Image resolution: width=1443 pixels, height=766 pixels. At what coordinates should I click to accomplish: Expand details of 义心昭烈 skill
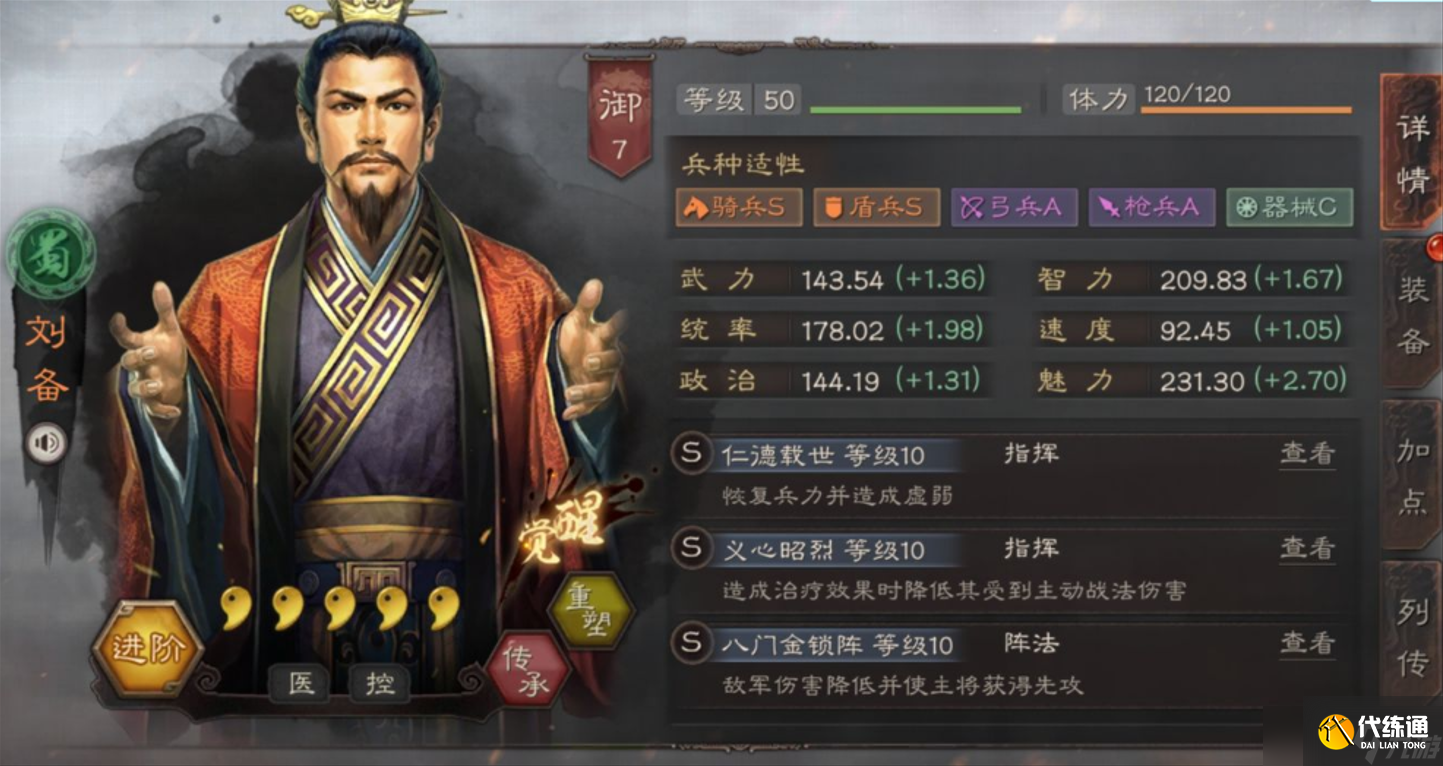(1310, 549)
